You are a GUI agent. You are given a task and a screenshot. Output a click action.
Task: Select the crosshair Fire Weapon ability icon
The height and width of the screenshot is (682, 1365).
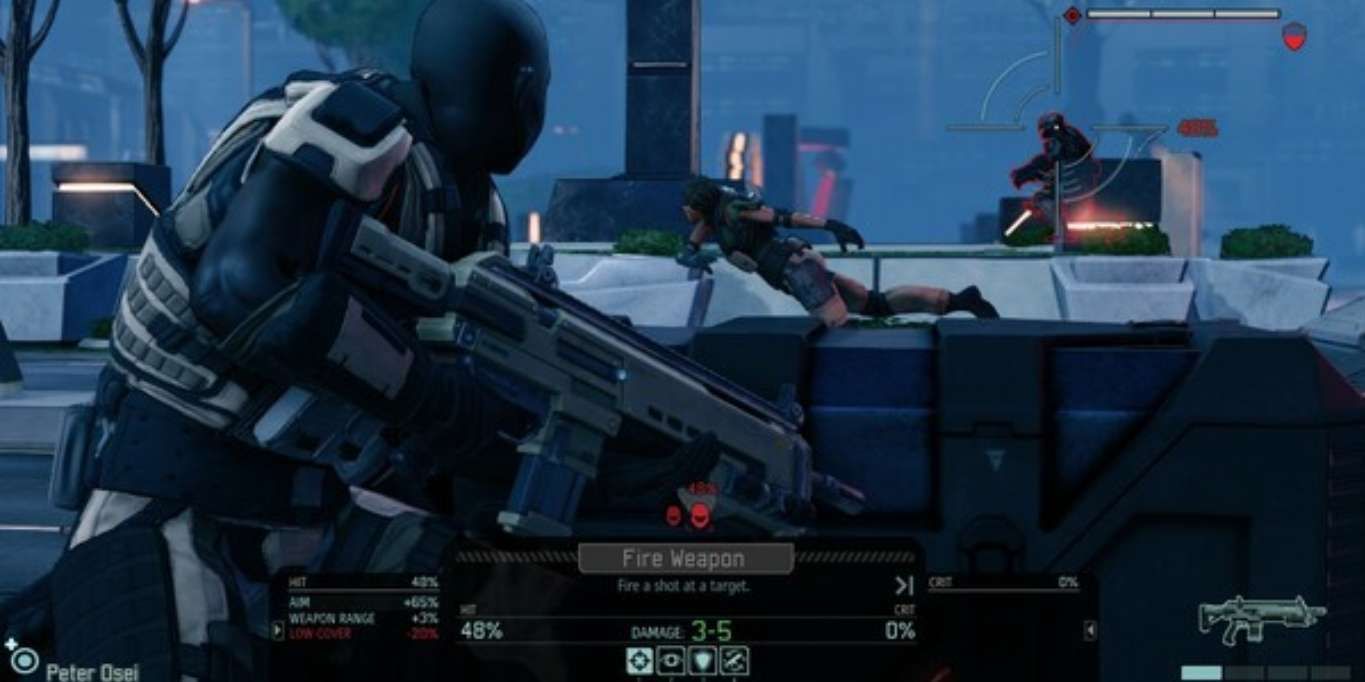tap(640, 660)
